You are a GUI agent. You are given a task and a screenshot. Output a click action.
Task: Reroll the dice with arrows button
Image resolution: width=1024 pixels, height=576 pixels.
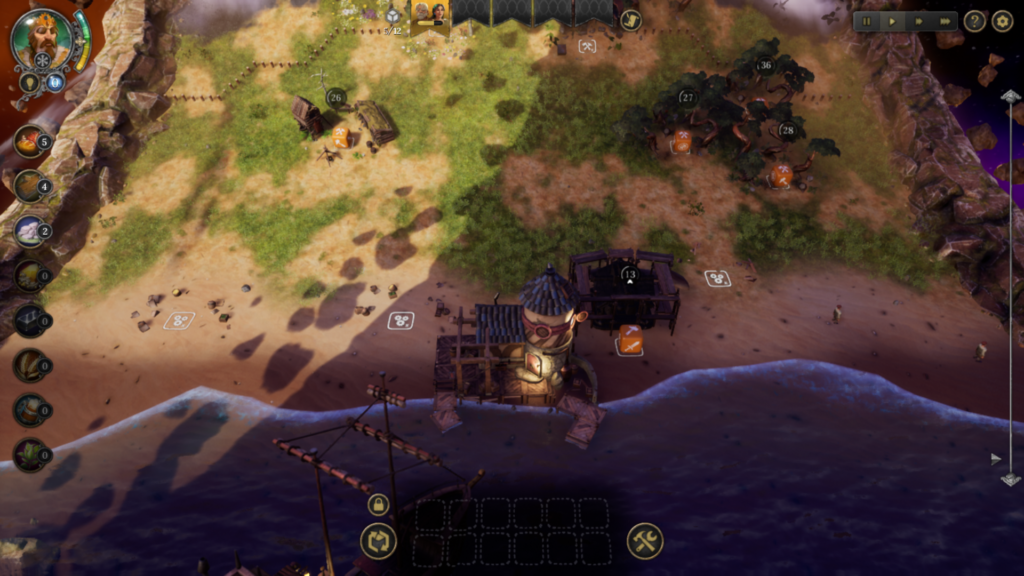[x=378, y=541]
